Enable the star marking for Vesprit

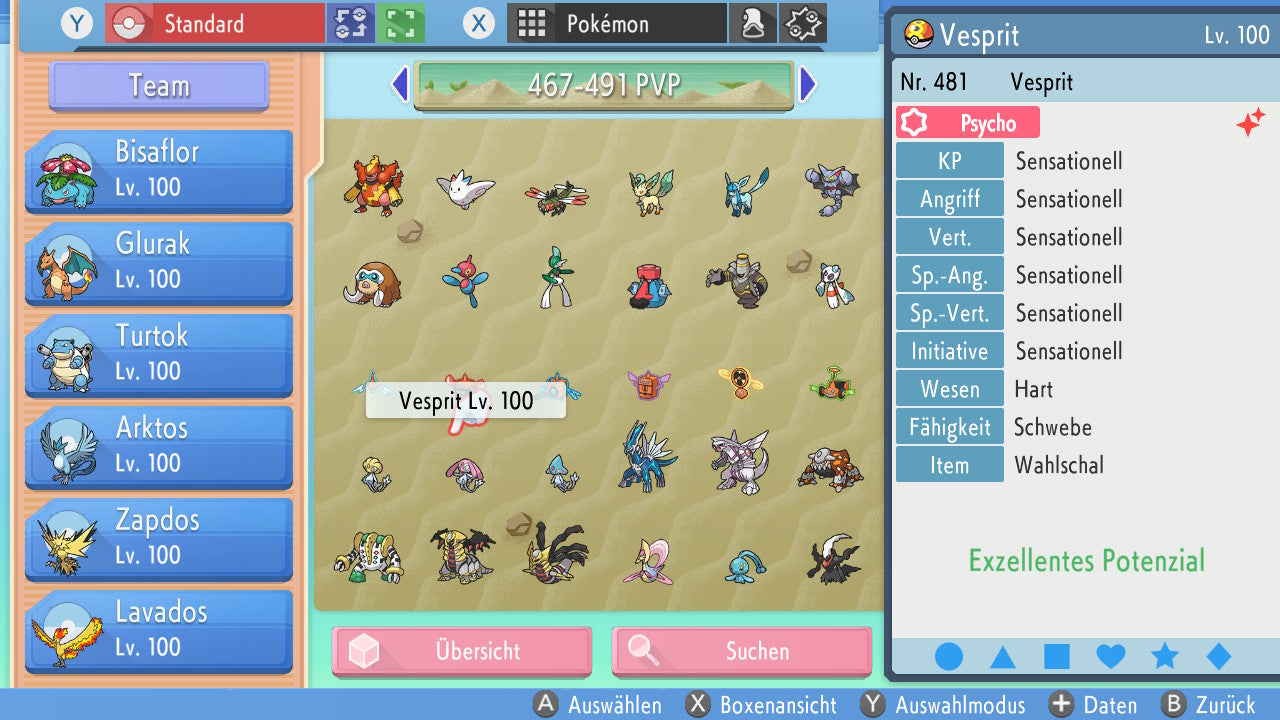click(1163, 656)
